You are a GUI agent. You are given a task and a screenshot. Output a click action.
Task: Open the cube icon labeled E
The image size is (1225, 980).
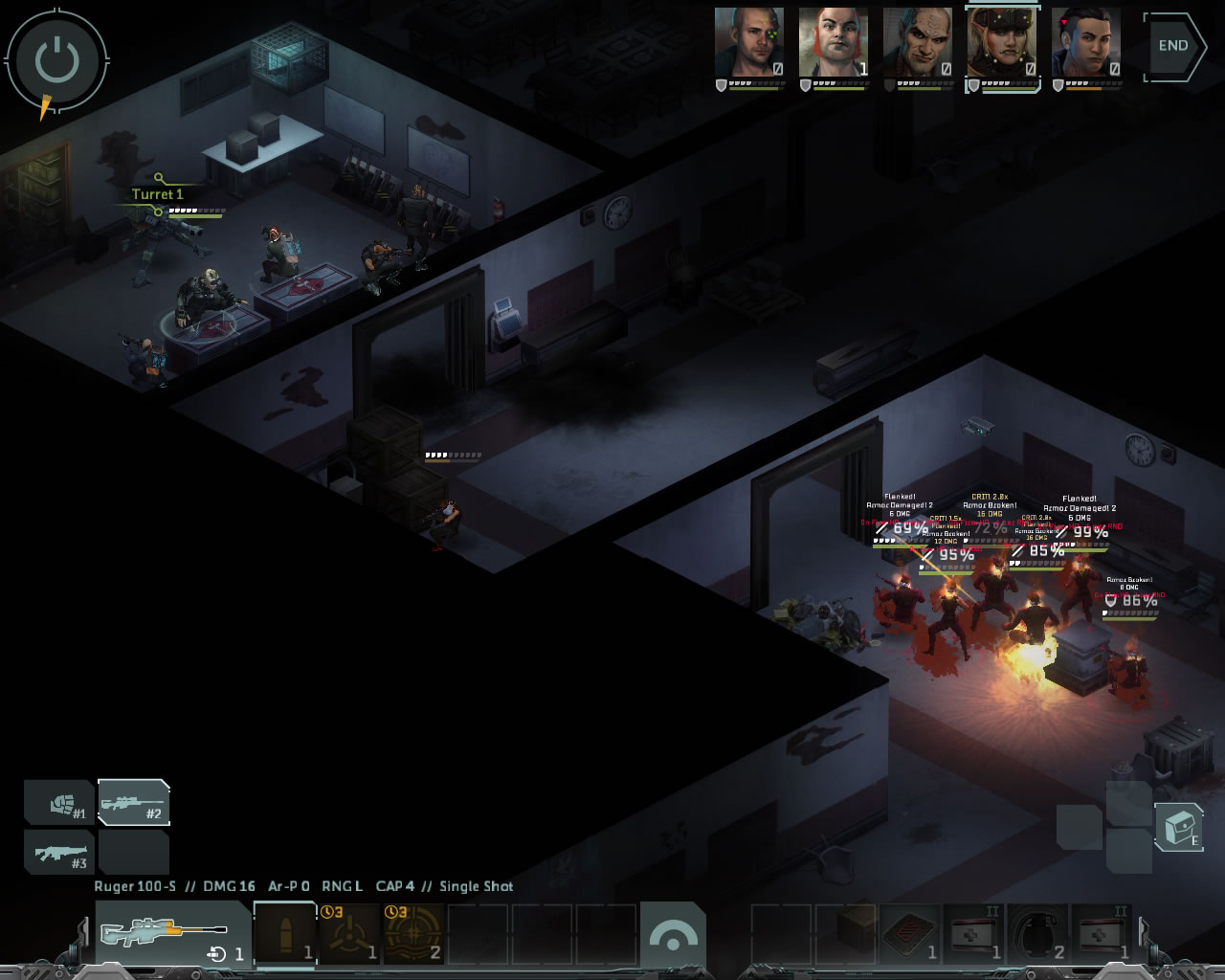point(1178,827)
